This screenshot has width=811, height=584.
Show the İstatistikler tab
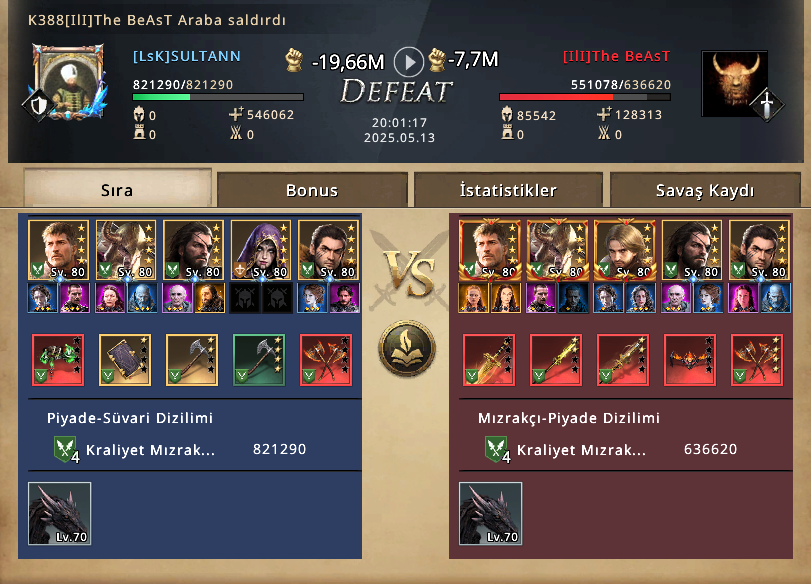(x=508, y=189)
